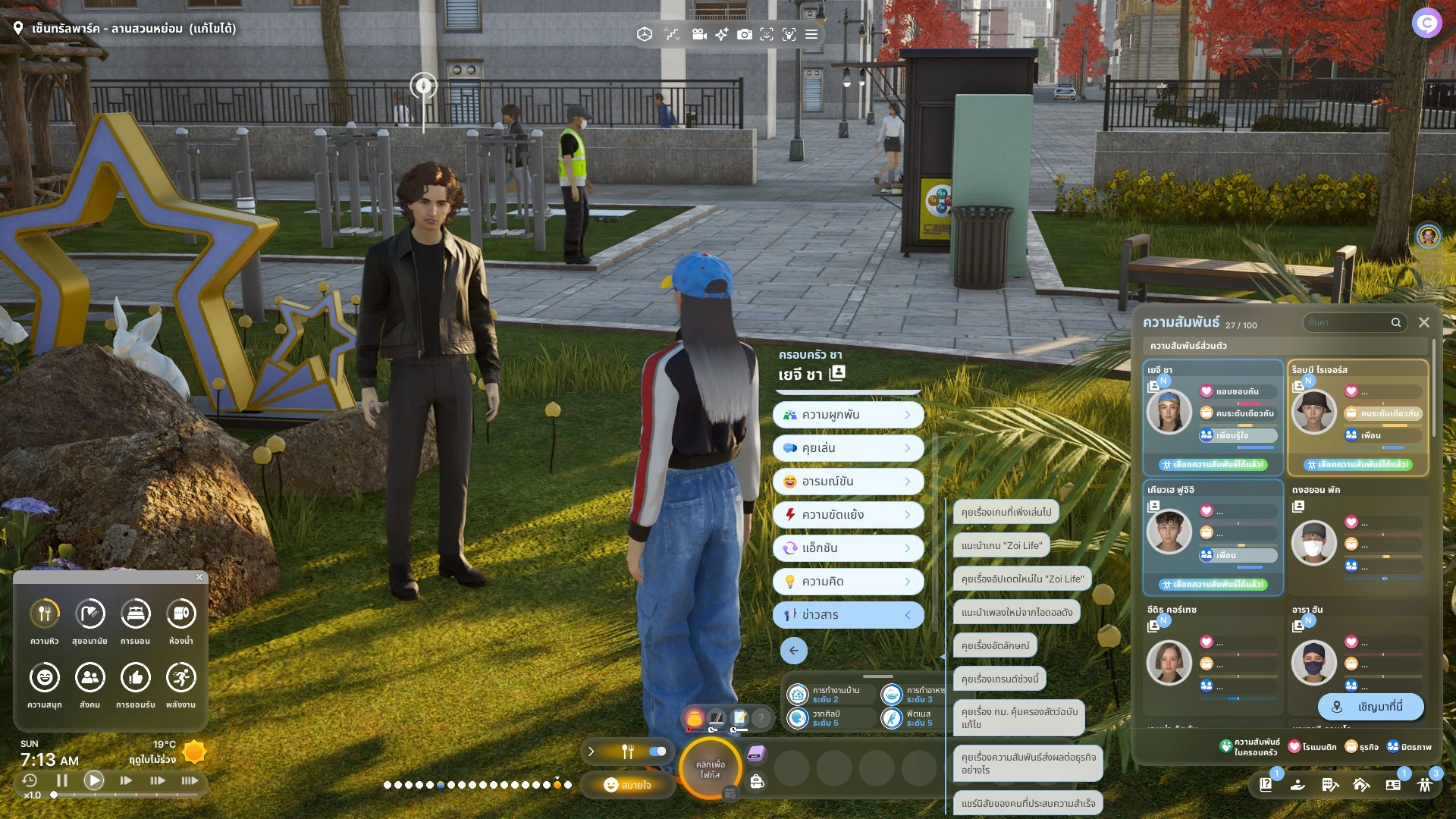Select the แอ็กชัน action category
The image size is (1456, 819).
(x=848, y=548)
